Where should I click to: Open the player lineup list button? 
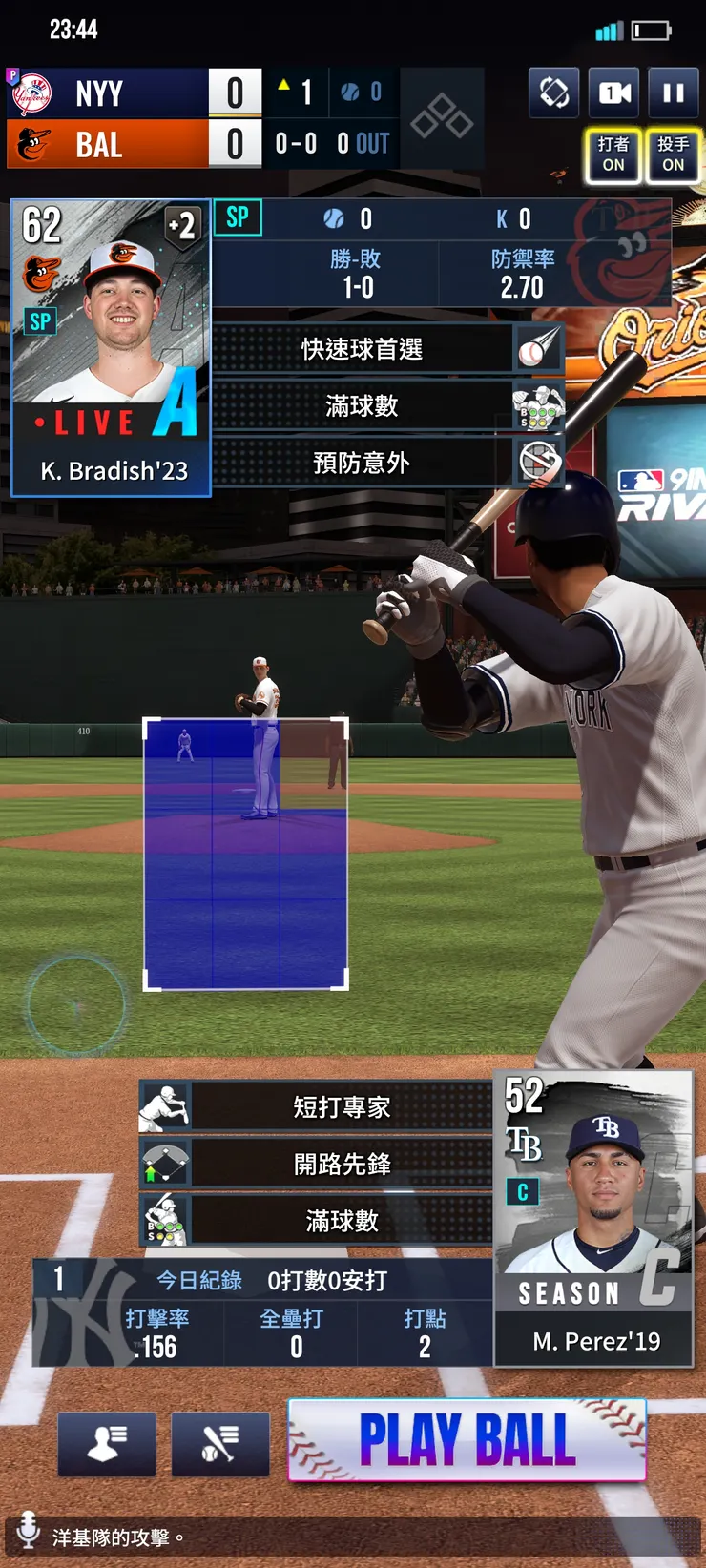coord(106,1444)
